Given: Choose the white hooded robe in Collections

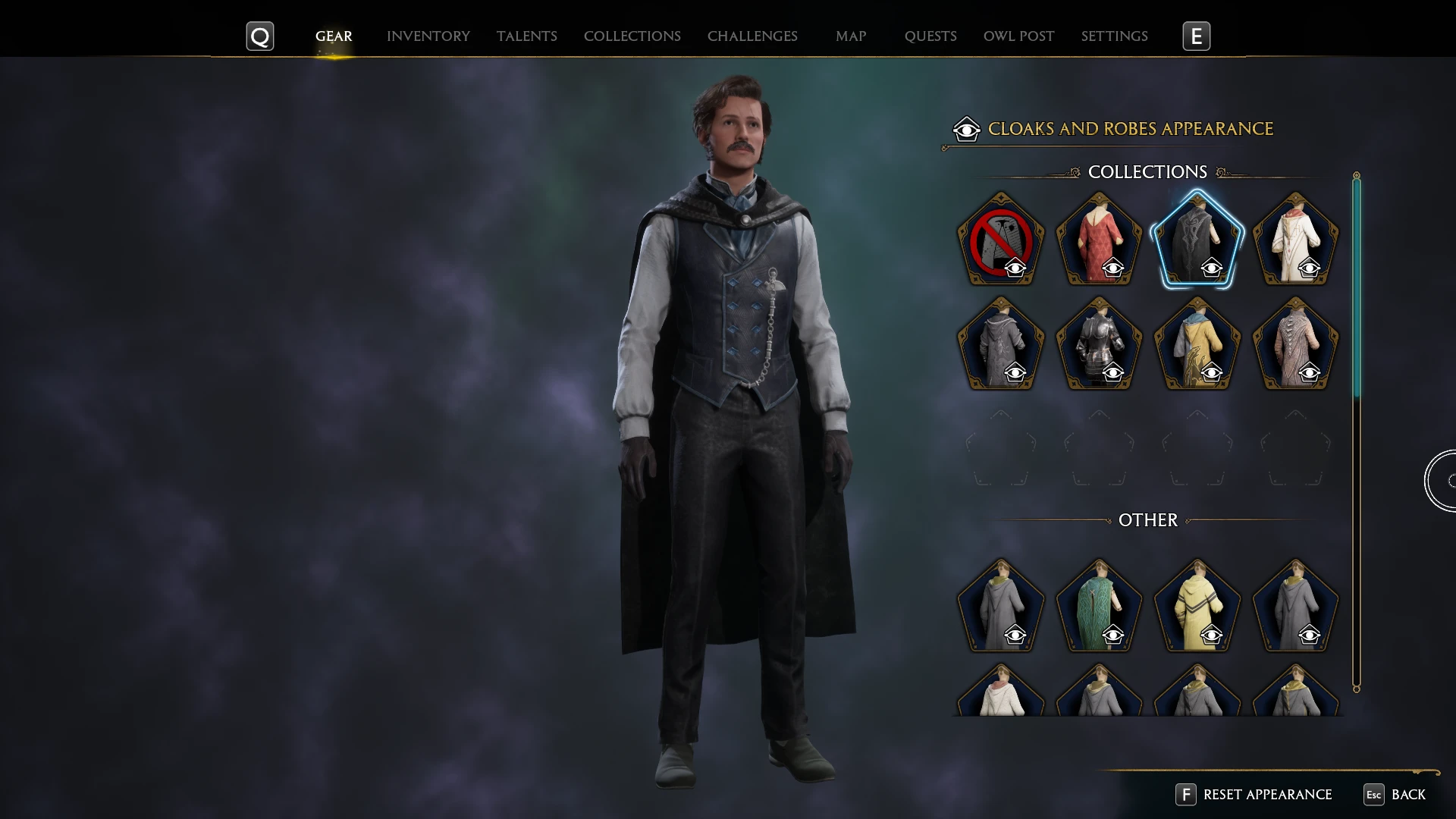Looking at the screenshot, I should click(x=1295, y=240).
